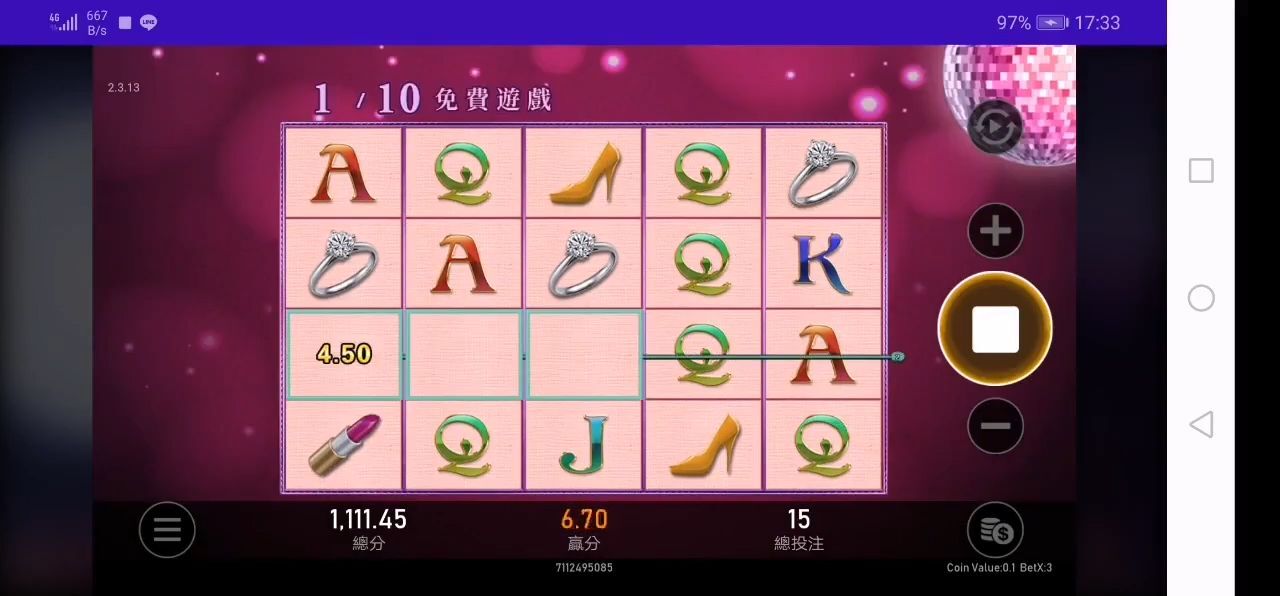The image size is (1280, 596).
Task: Open the coin value settings
Action: click(995, 531)
